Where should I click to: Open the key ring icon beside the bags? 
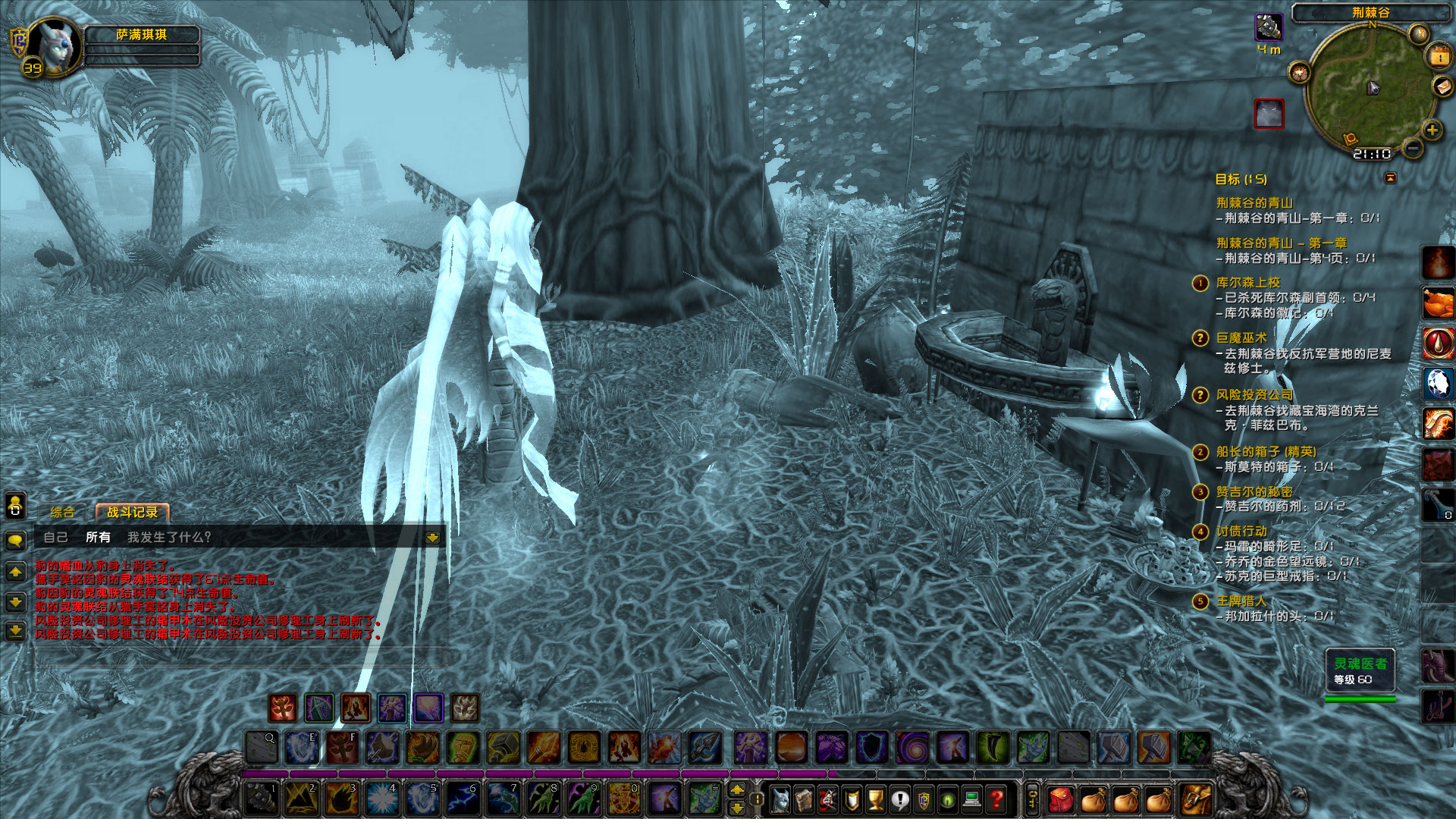click(x=1031, y=798)
